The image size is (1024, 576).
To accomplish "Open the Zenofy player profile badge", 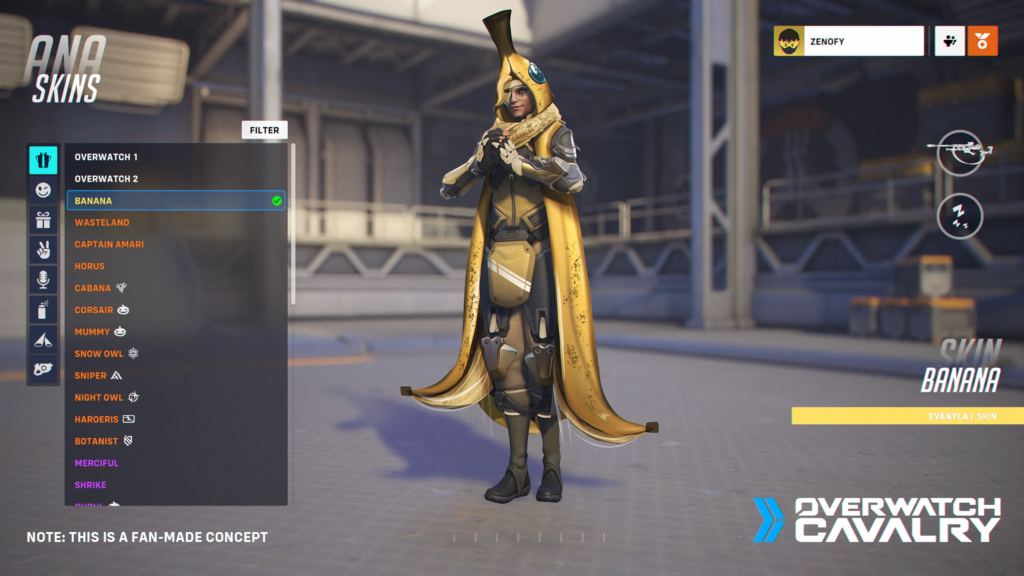I will 848,41.
